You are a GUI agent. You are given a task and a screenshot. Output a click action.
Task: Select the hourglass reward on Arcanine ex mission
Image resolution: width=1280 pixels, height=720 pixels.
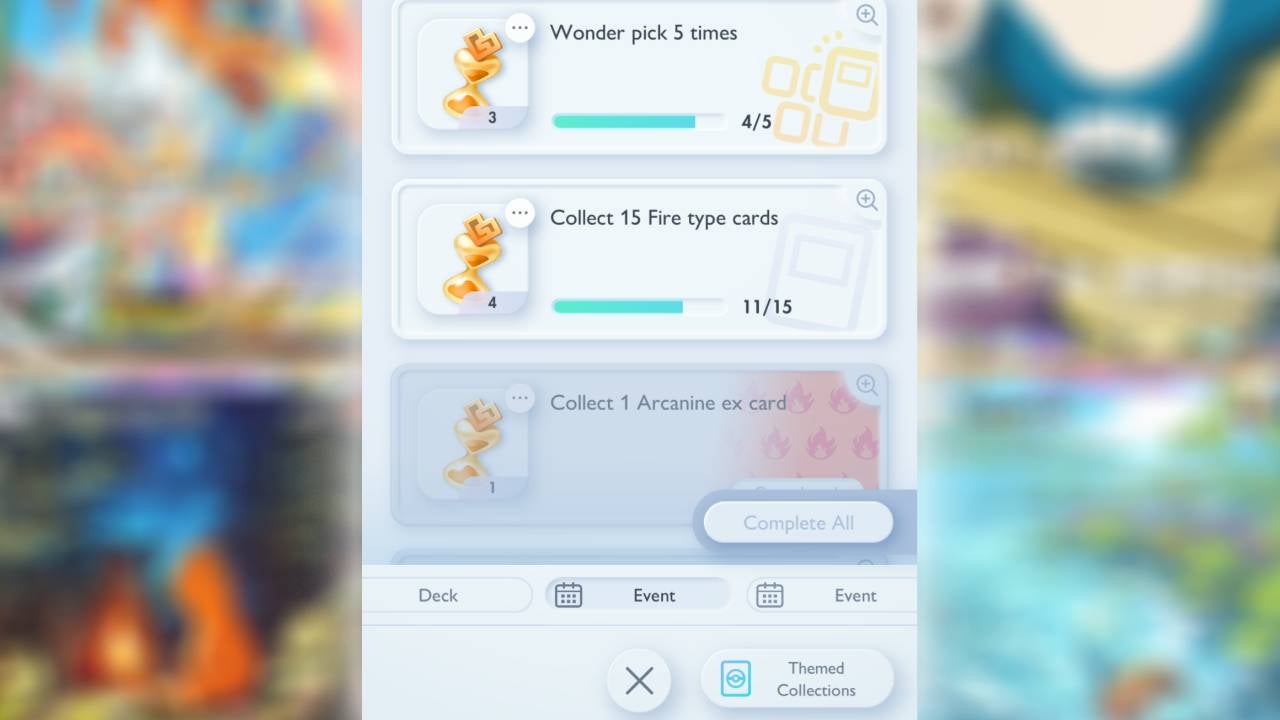[x=472, y=442]
